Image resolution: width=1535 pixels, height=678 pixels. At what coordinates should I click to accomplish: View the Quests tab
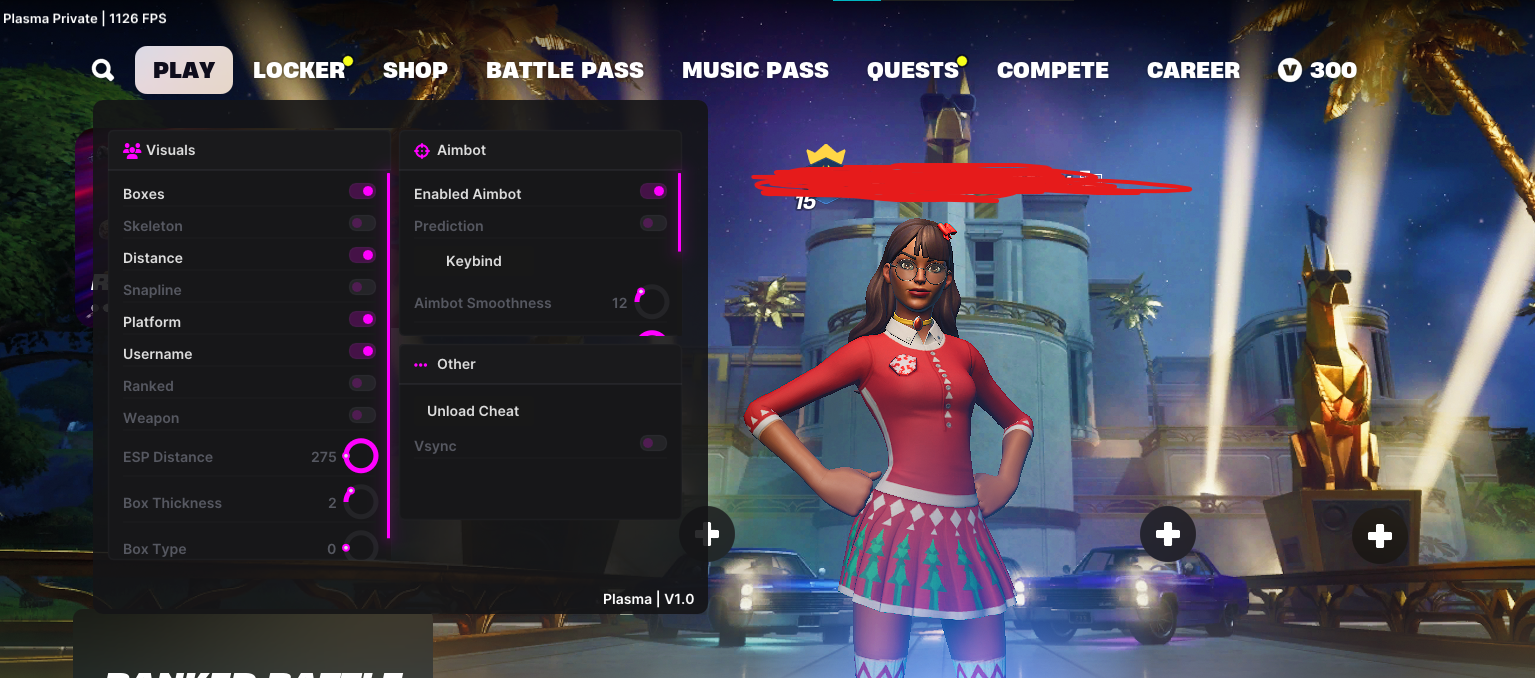pos(913,70)
